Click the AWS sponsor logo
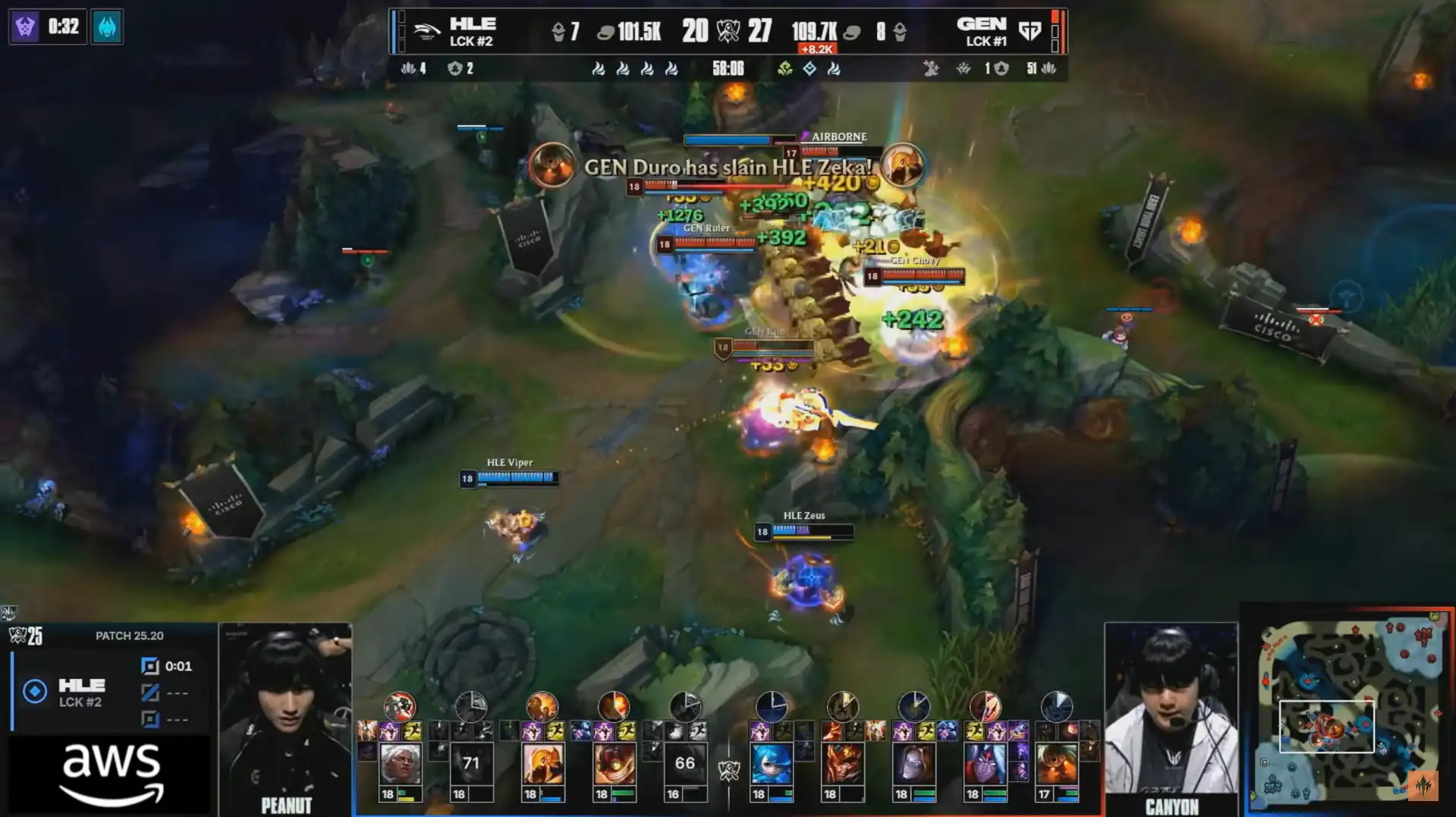The width and height of the screenshot is (1456, 817). coord(111,774)
